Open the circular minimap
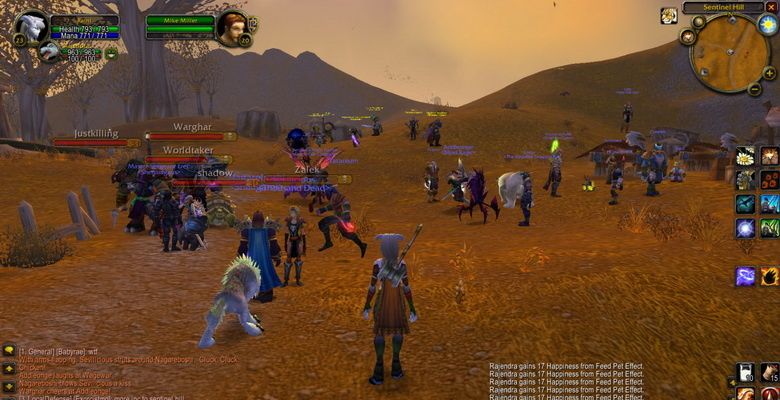The width and height of the screenshot is (780, 400). (x=729, y=53)
